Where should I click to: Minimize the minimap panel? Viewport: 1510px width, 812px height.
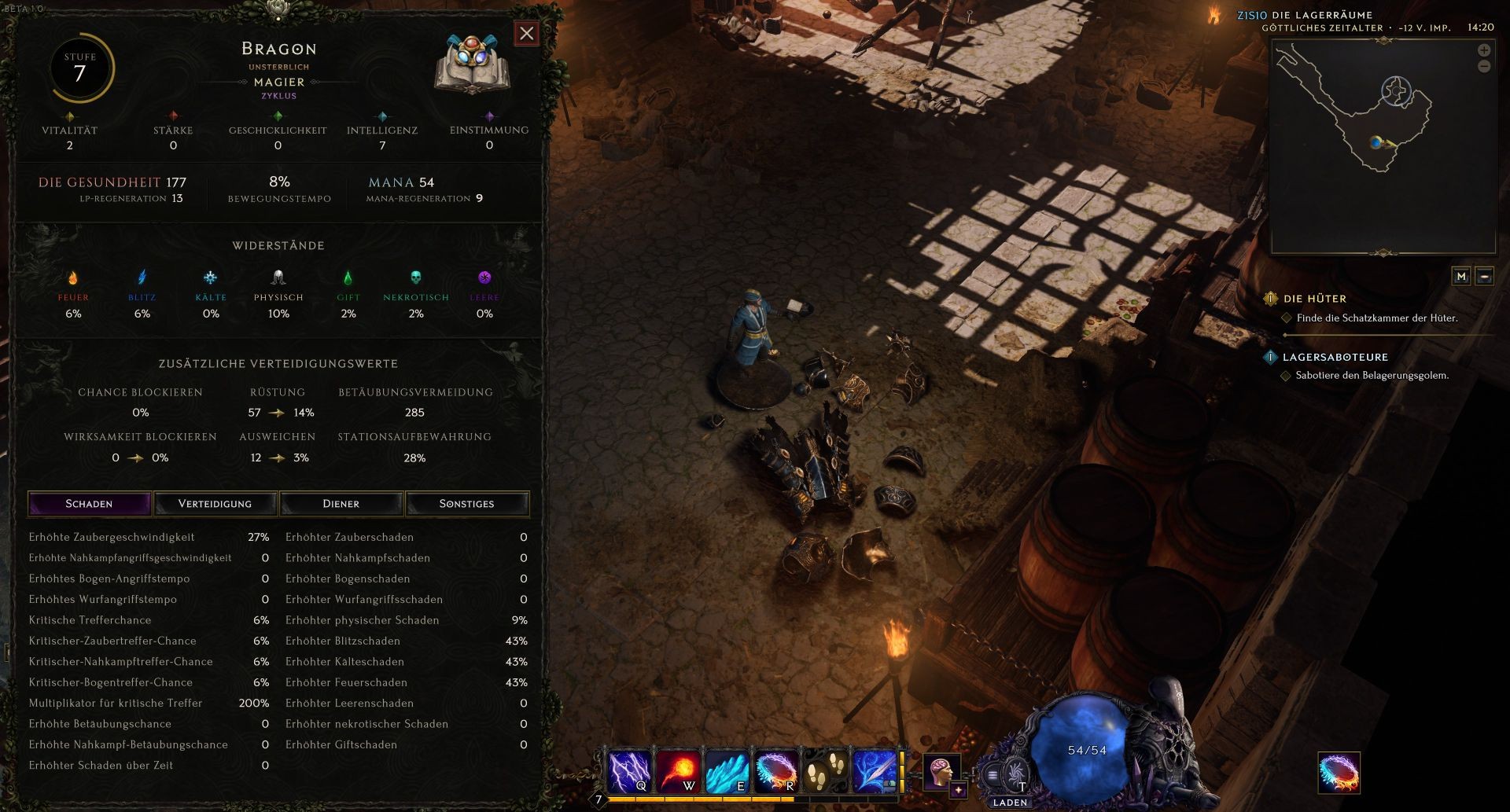point(1484,276)
